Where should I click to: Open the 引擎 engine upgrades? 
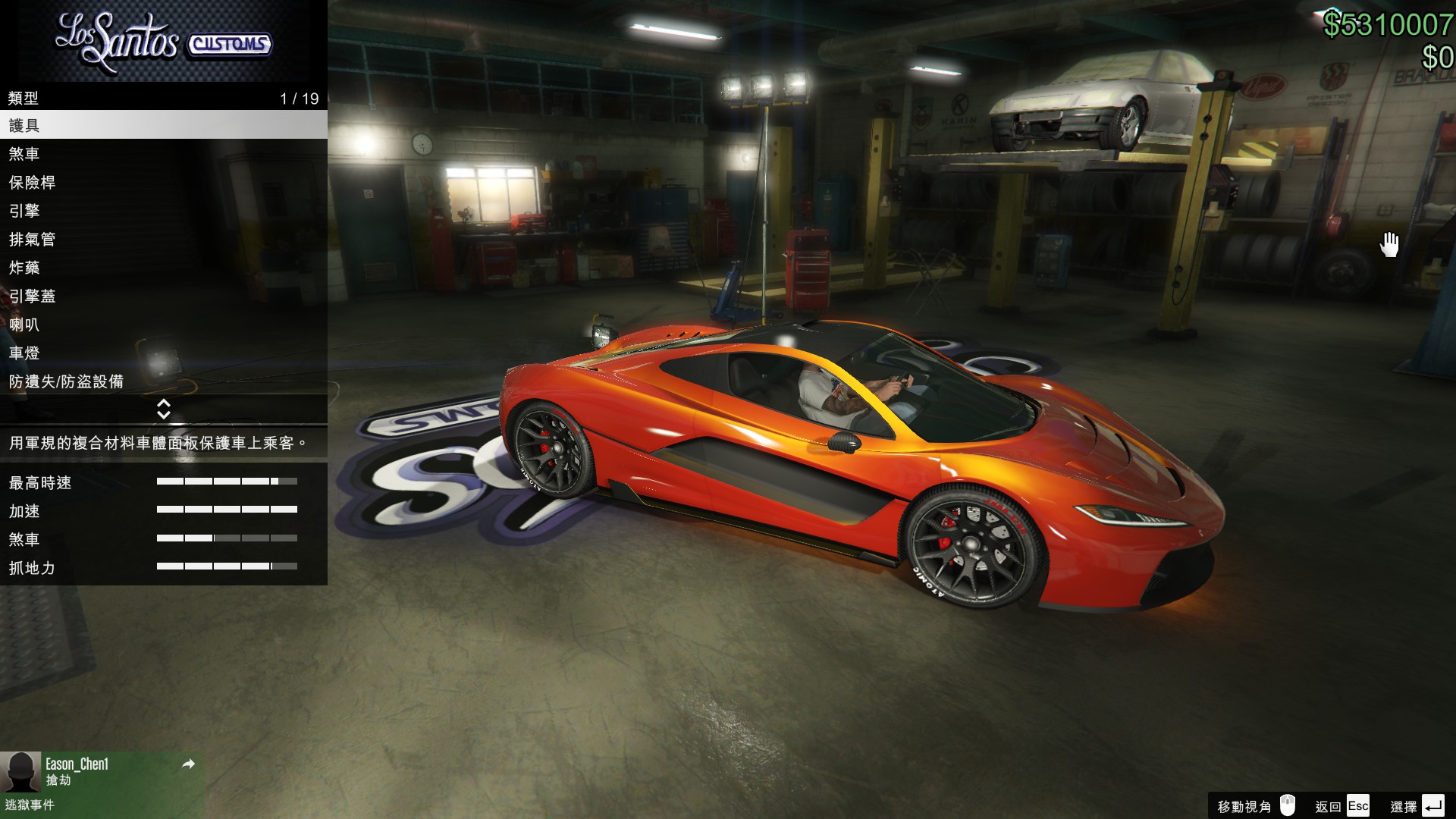click(163, 211)
